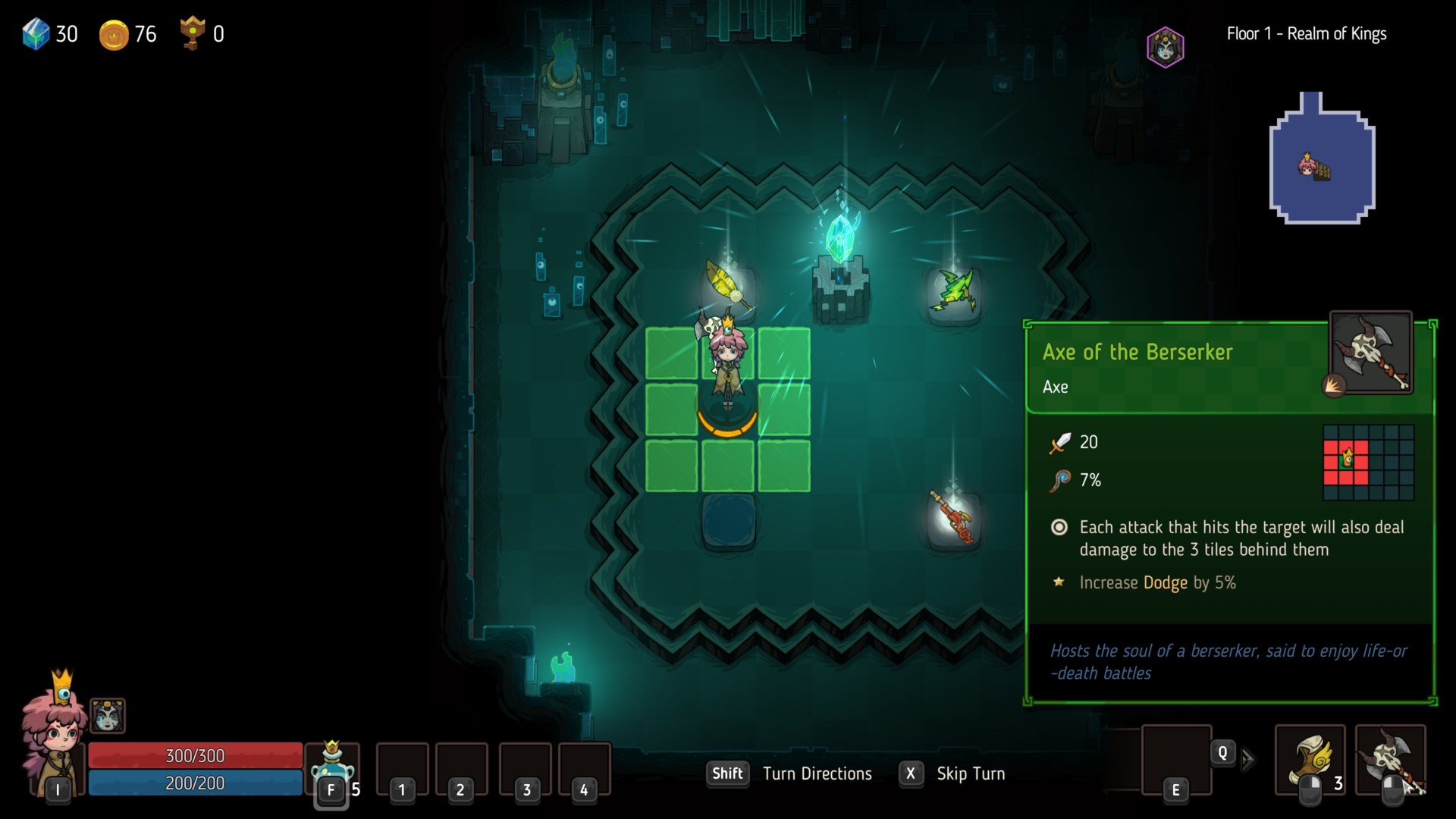Open the dungeon minimap
Screen dimensions: 1456x819
coord(1322,159)
